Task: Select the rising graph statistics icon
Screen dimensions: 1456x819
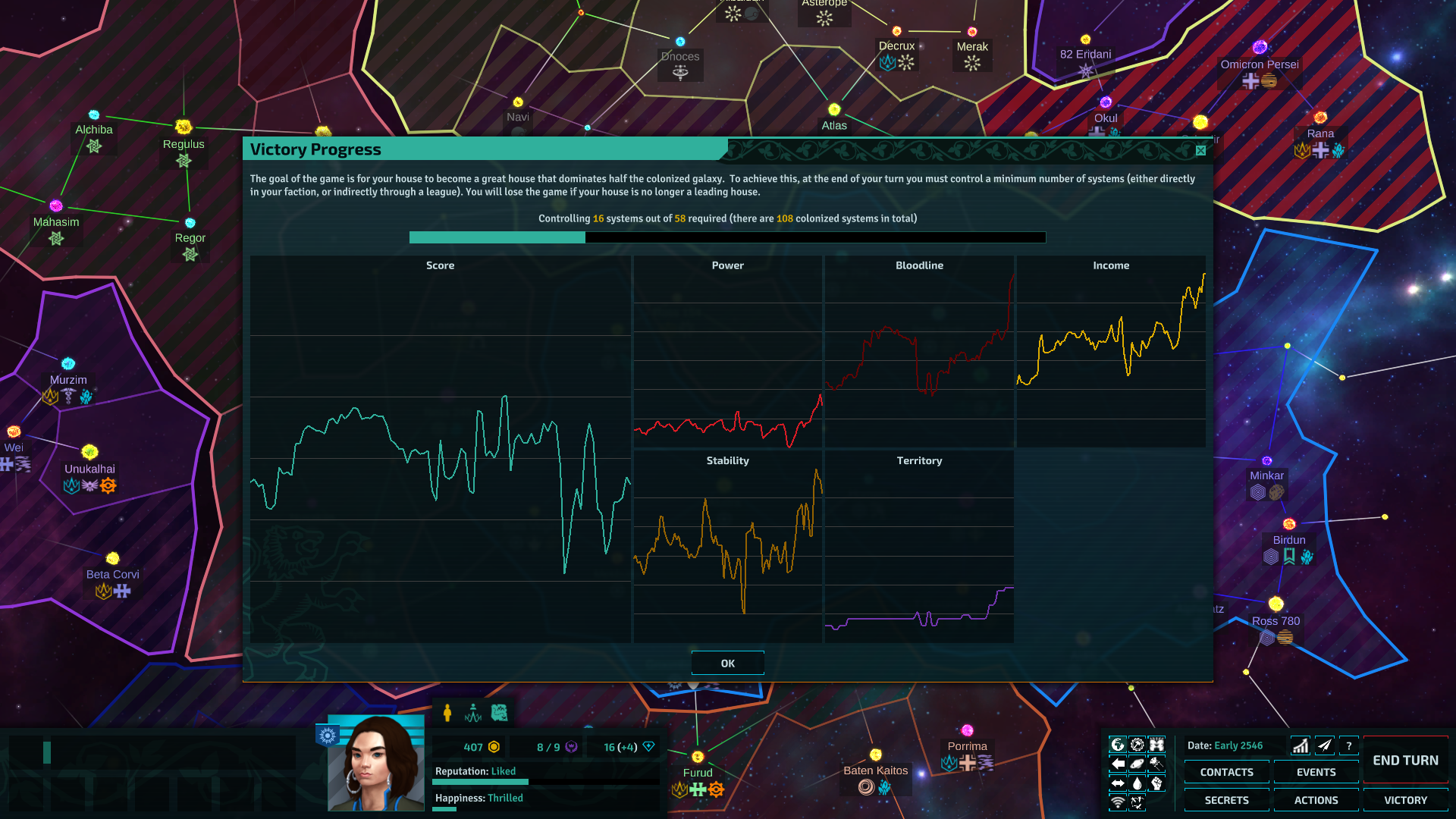Action: tap(1299, 746)
